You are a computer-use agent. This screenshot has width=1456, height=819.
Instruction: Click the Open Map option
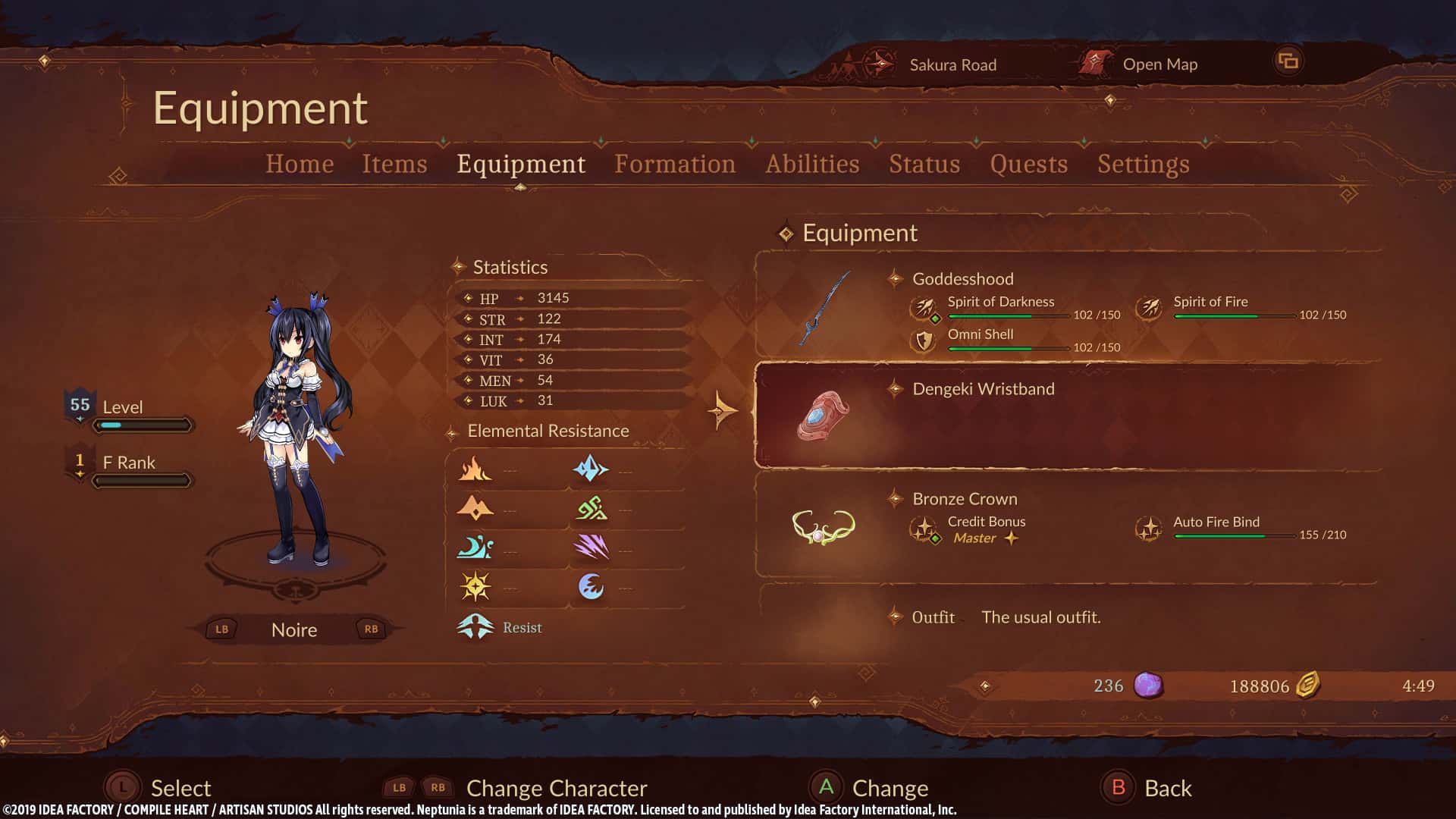pyautogui.click(x=1159, y=64)
